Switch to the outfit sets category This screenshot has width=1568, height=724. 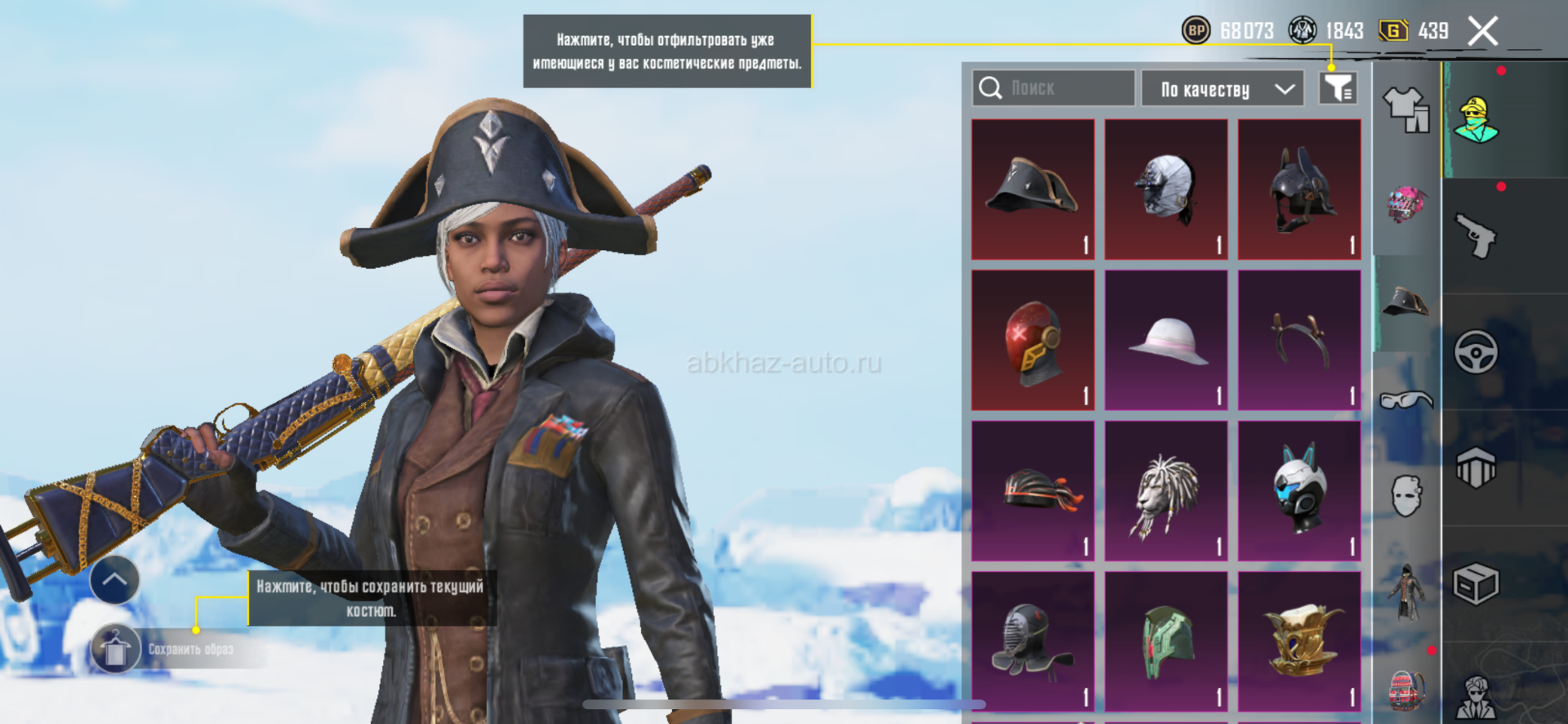click(x=1405, y=109)
